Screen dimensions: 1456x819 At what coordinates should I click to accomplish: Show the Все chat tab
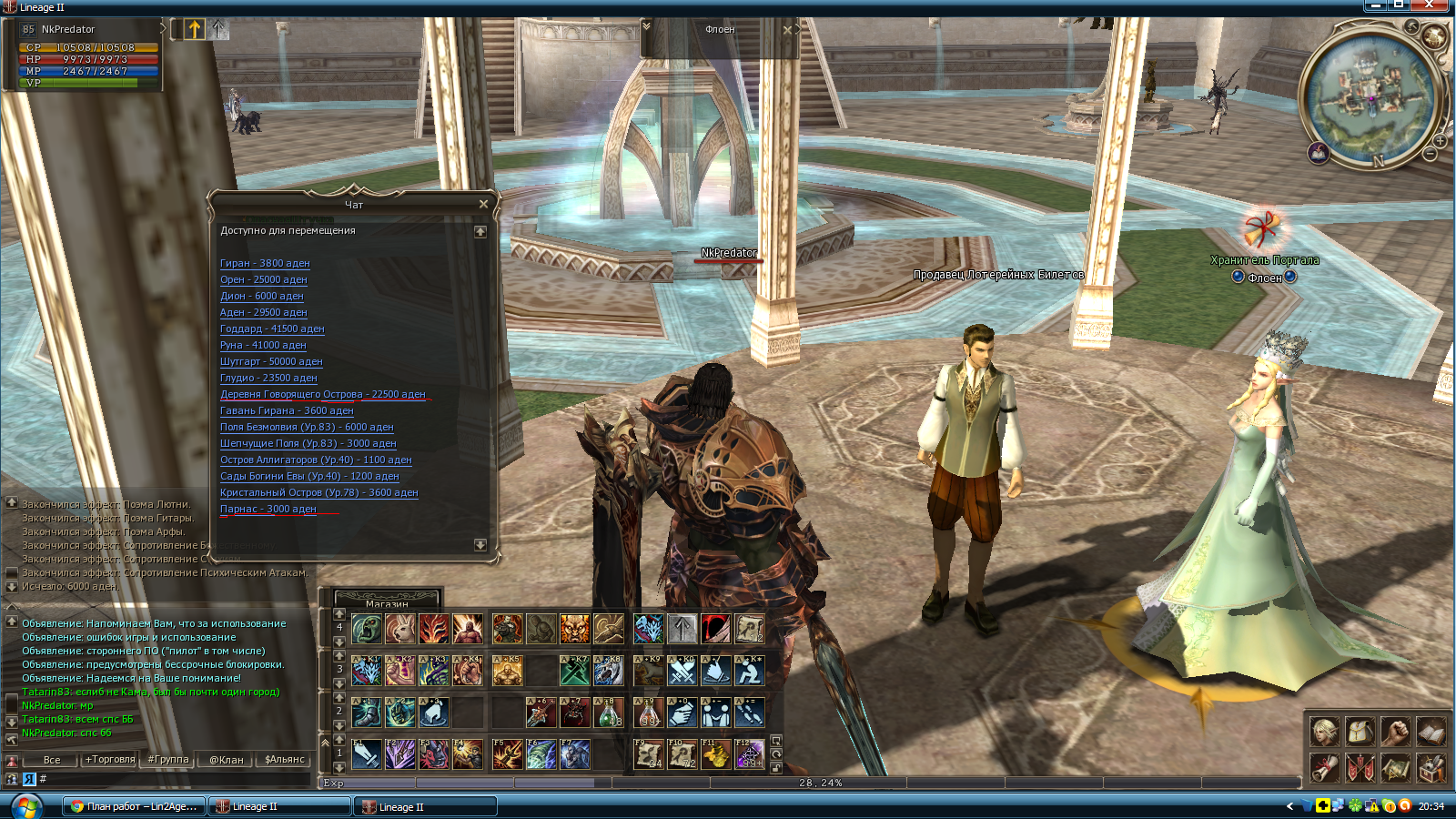[x=52, y=759]
